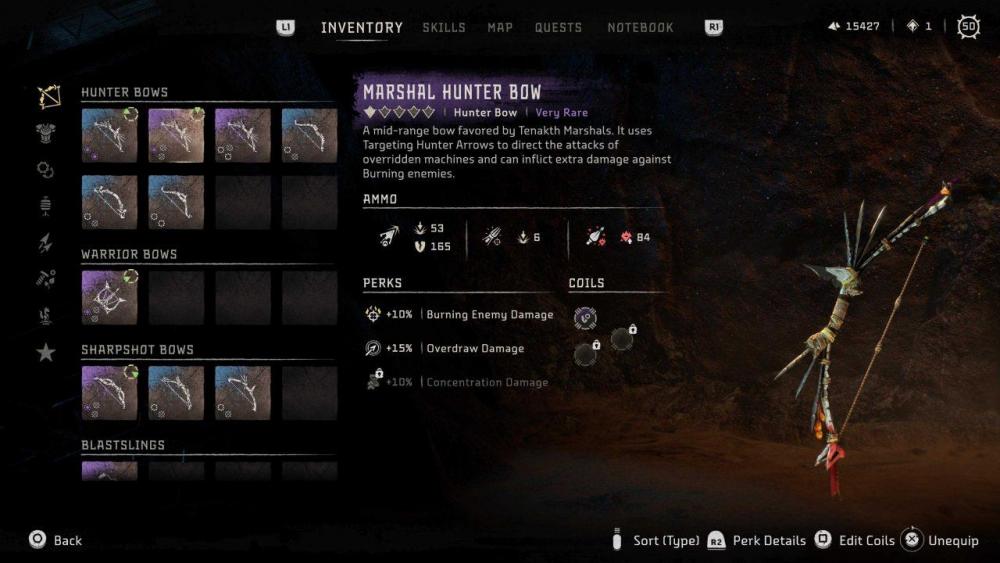This screenshot has height=563, width=1000.
Task: Show the Notebook tab
Action: click(640, 28)
